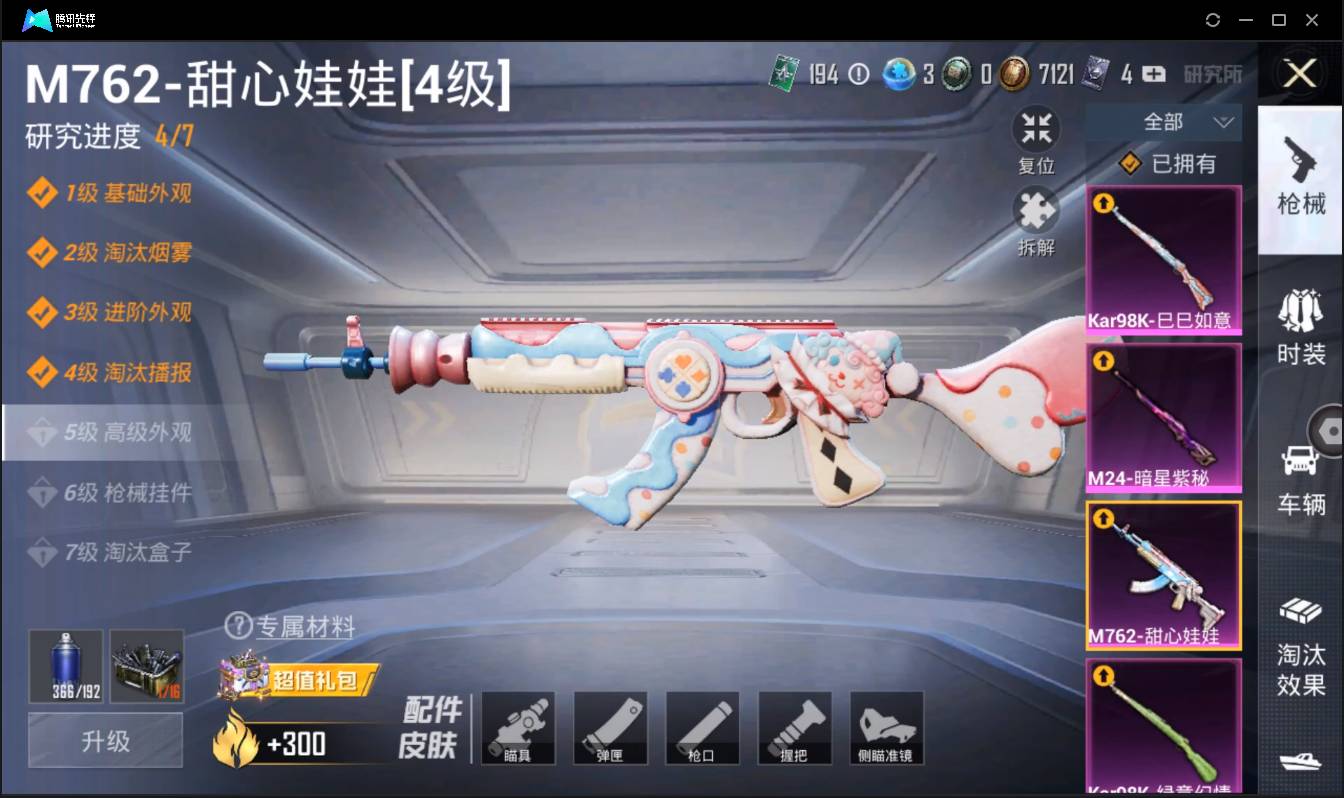Image resolution: width=1344 pixels, height=798 pixels.
Task: Open the ammo crate materials icon
Action: [x=147, y=665]
